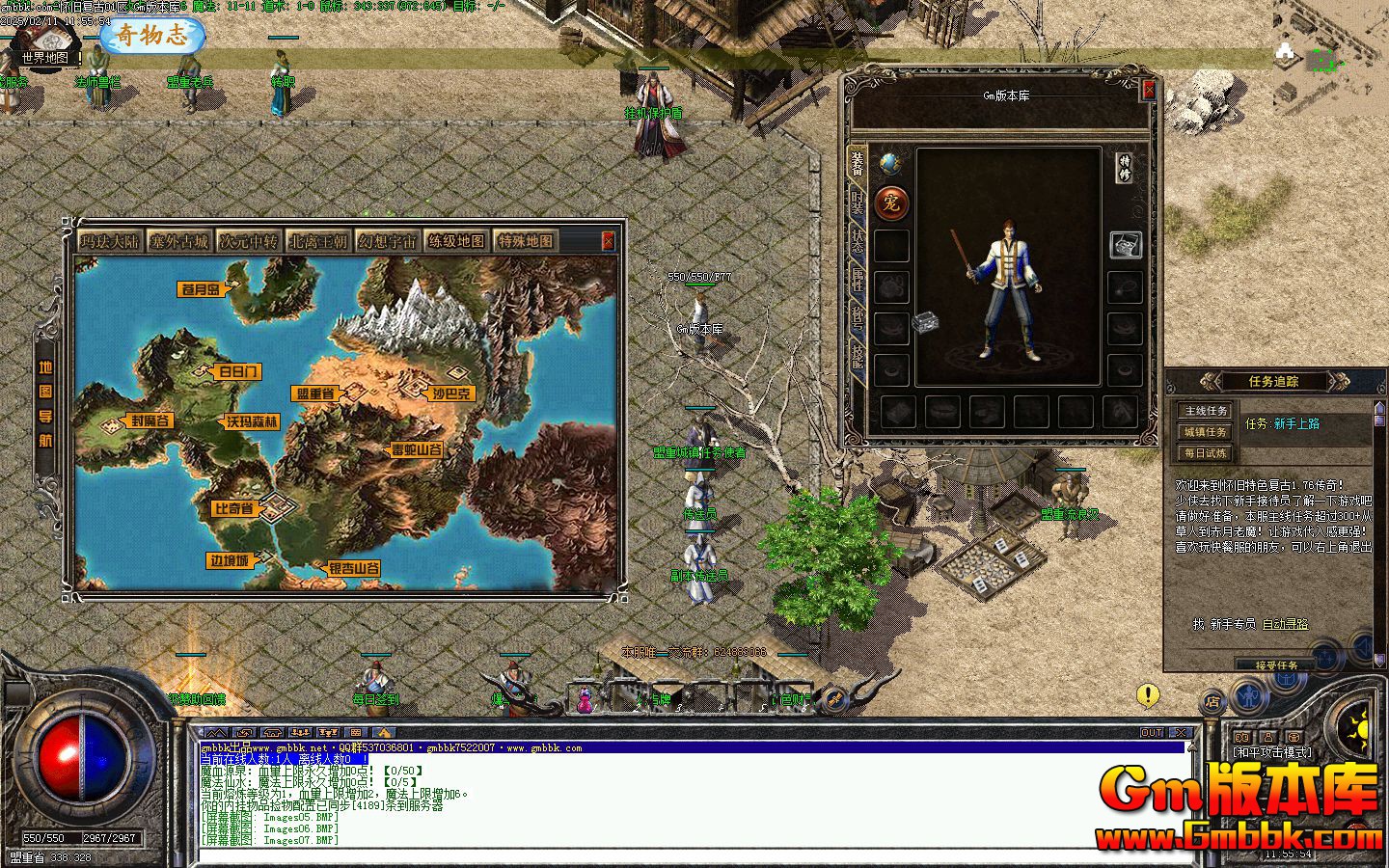Open the 奇物志 menu button
1389x868 pixels.
(x=152, y=37)
